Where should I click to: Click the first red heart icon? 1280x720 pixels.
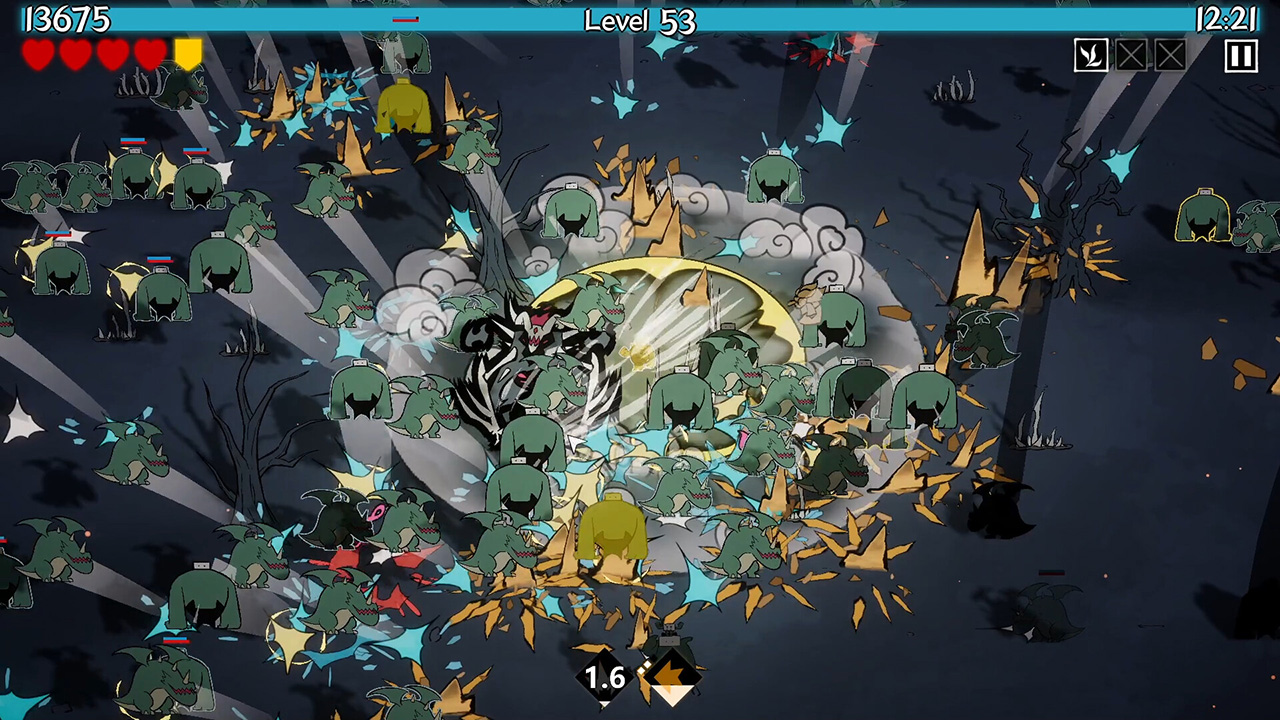pyautogui.click(x=40, y=55)
